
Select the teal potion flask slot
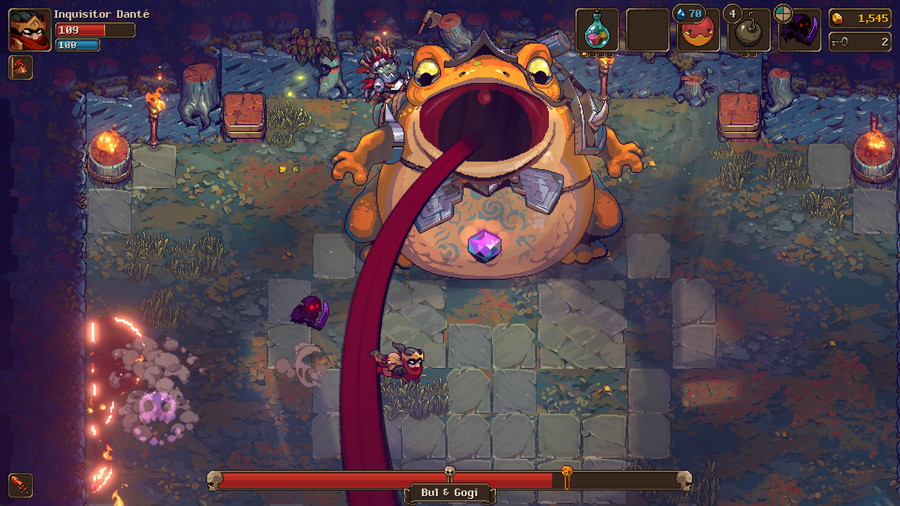597,30
